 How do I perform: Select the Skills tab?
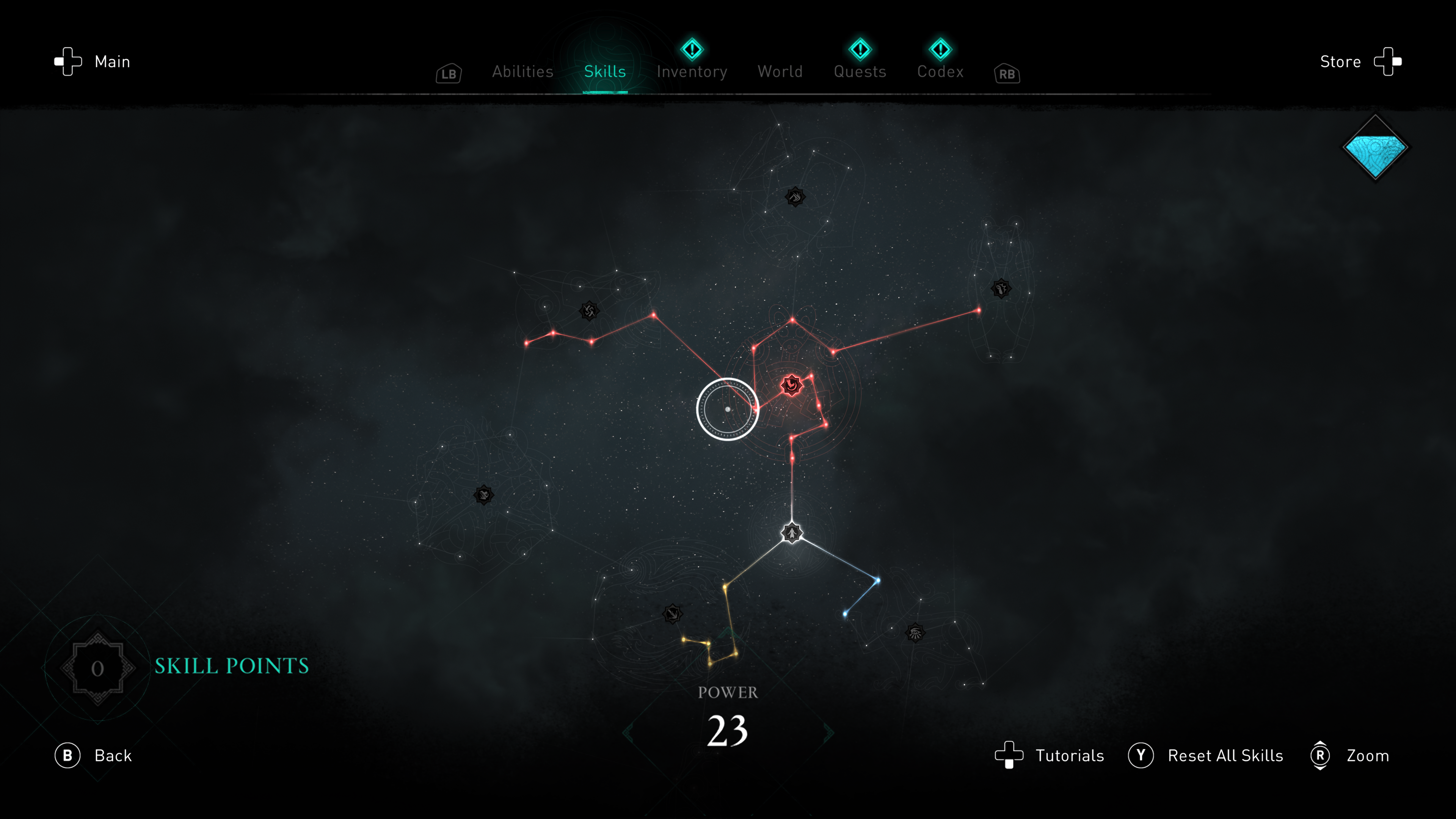[x=605, y=72]
